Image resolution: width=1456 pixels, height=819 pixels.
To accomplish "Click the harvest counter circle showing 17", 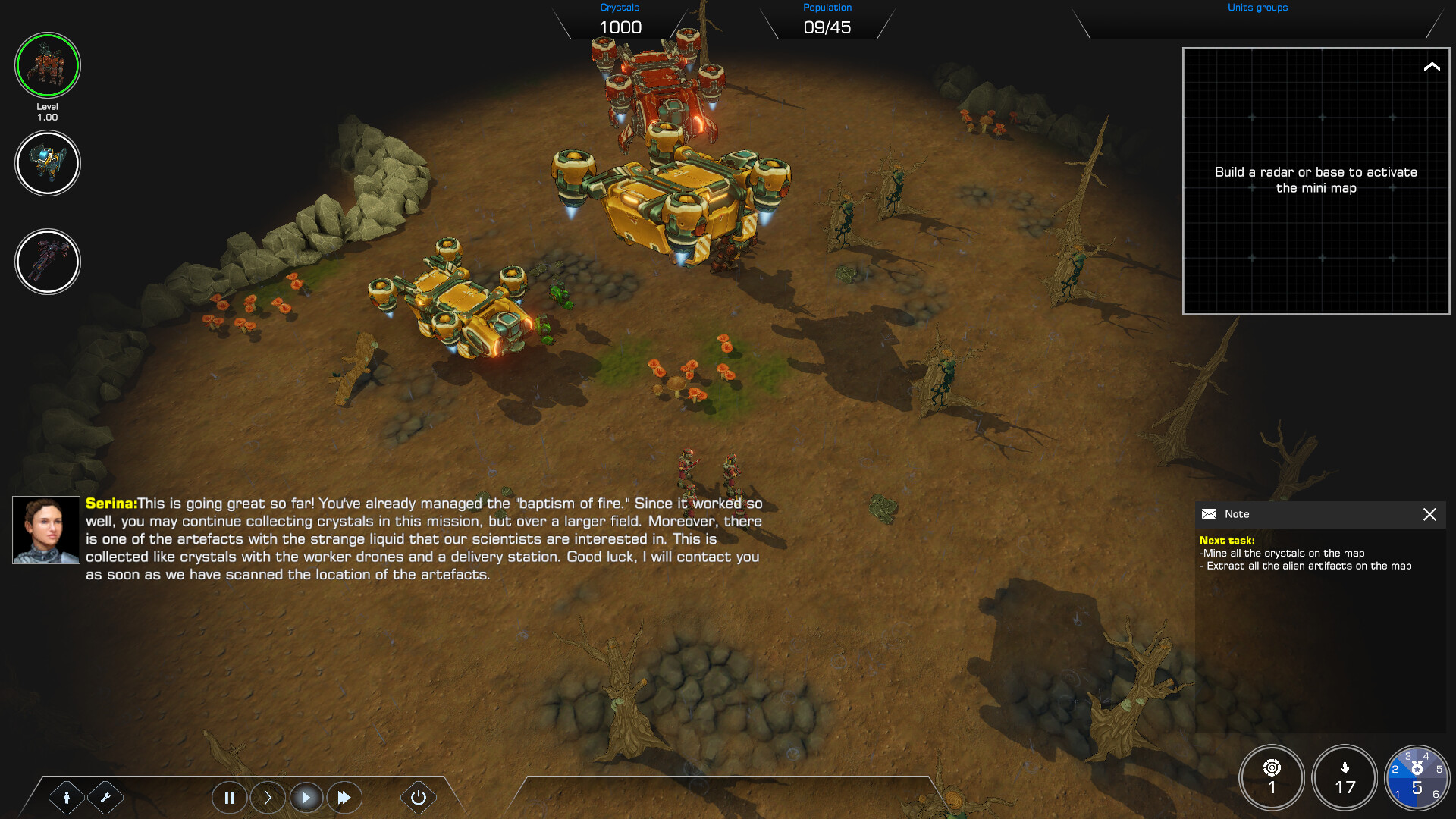I will [1345, 777].
